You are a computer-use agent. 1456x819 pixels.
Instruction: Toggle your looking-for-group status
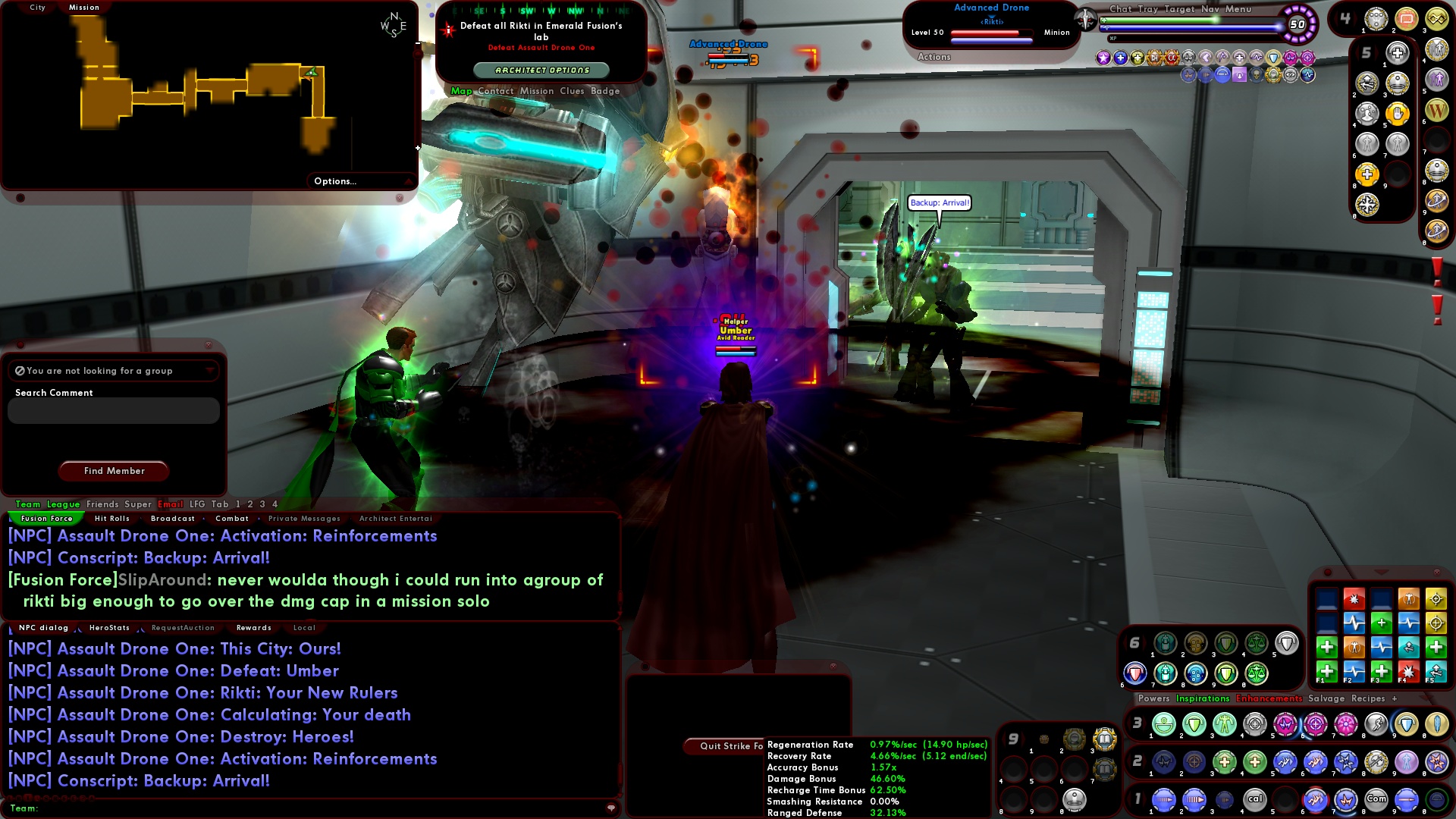point(19,371)
